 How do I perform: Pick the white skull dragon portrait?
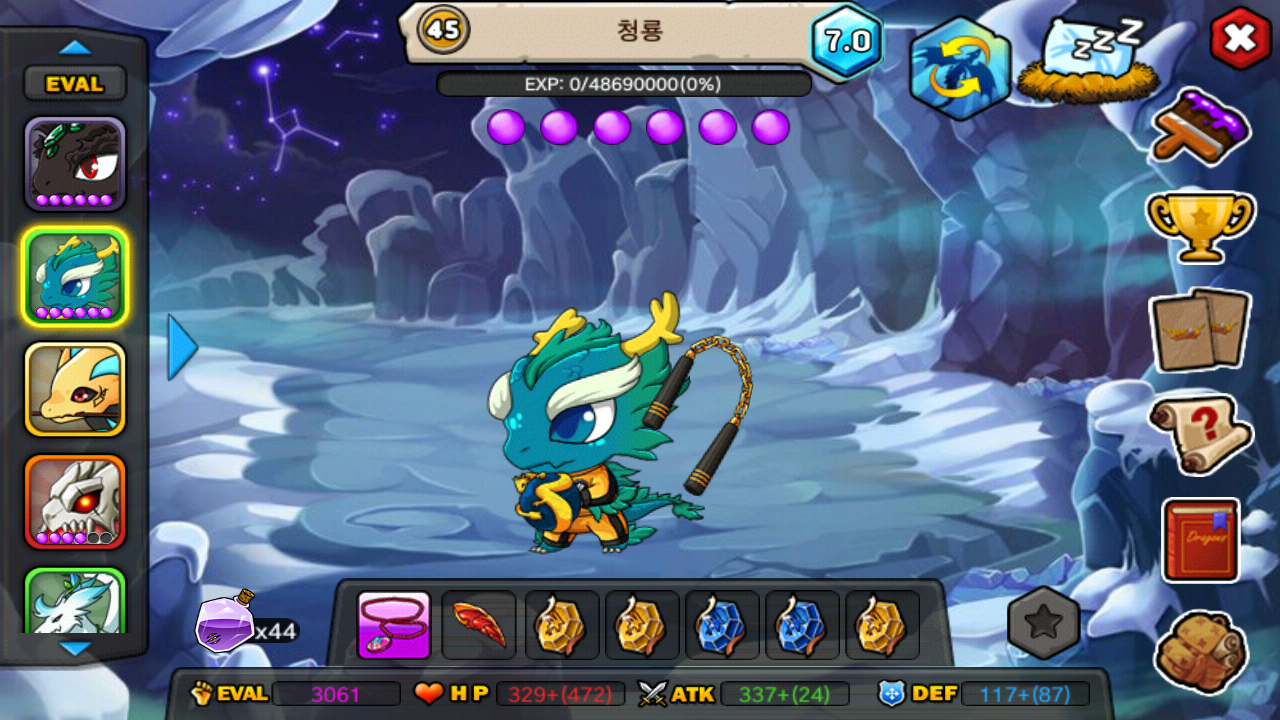(75, 502)
